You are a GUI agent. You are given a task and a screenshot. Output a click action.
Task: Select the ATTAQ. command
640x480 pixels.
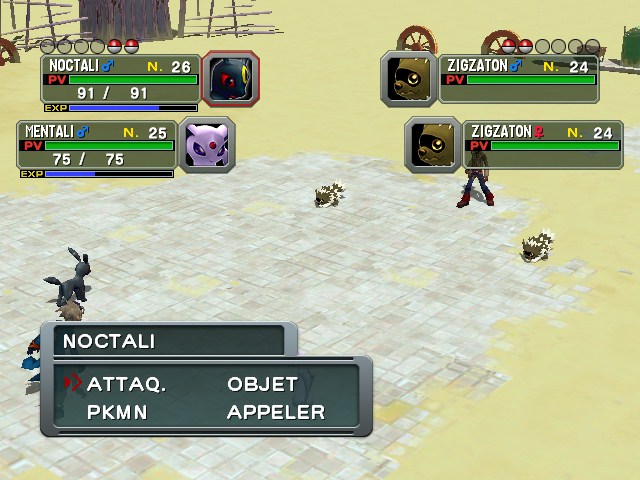pos(126,384)
